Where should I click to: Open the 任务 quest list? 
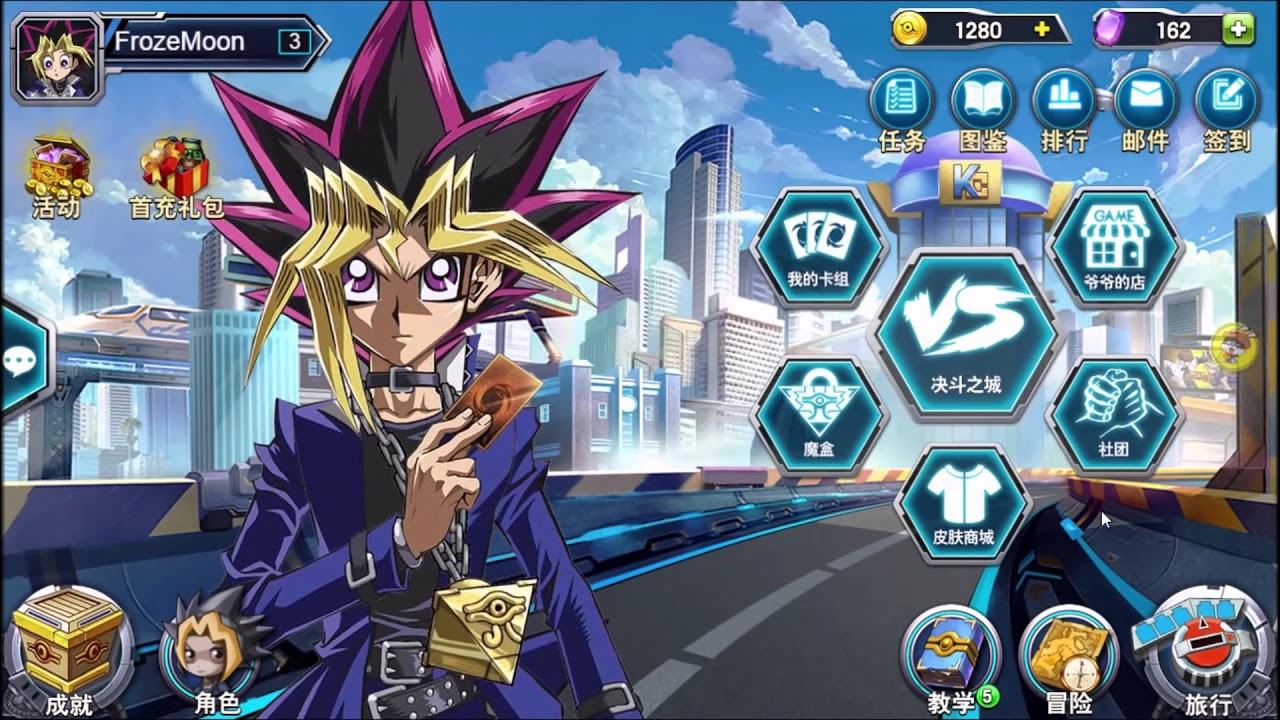click(902, 101)
